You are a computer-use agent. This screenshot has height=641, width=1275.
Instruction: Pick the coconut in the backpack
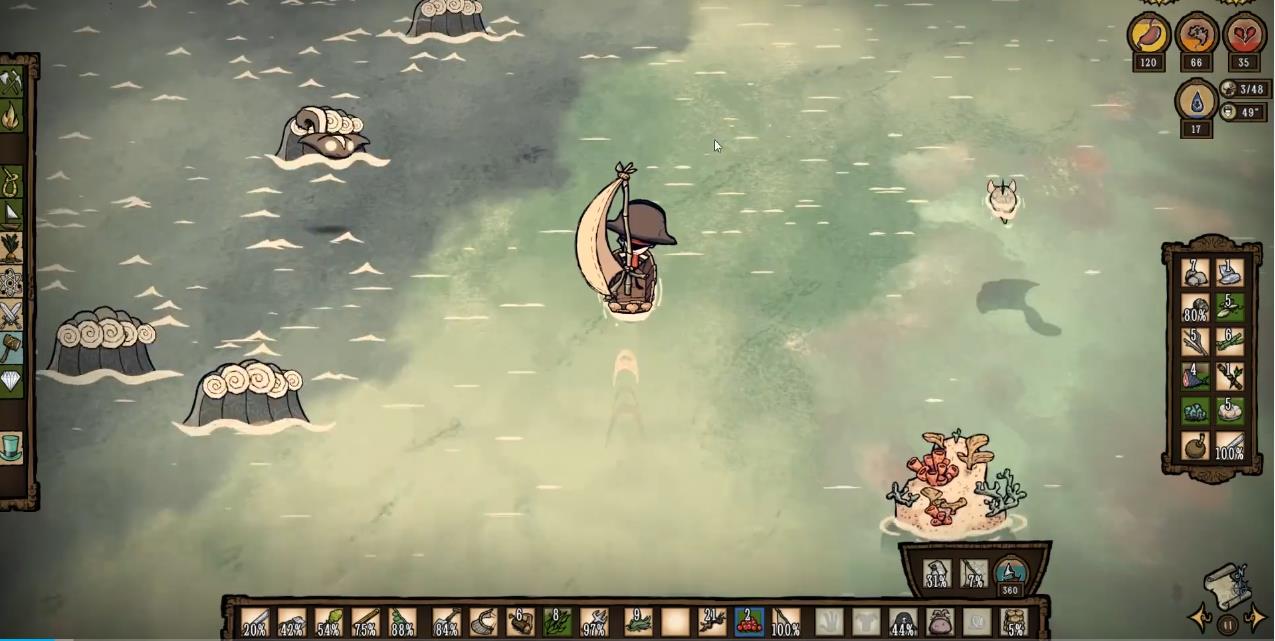pyautogui.click(x=1195, y=446)
